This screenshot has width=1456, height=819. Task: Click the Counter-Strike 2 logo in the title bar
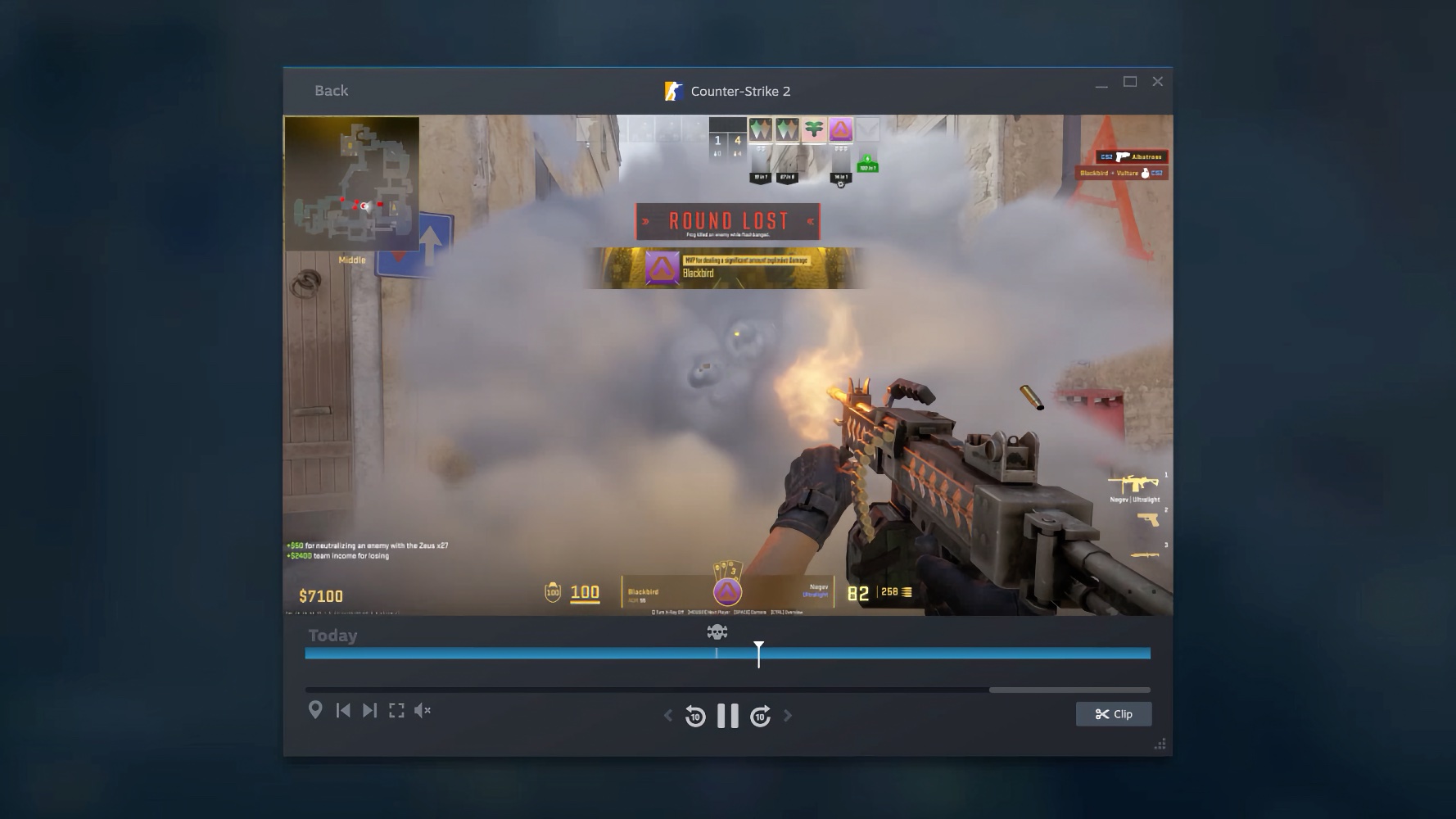(674, 91)
